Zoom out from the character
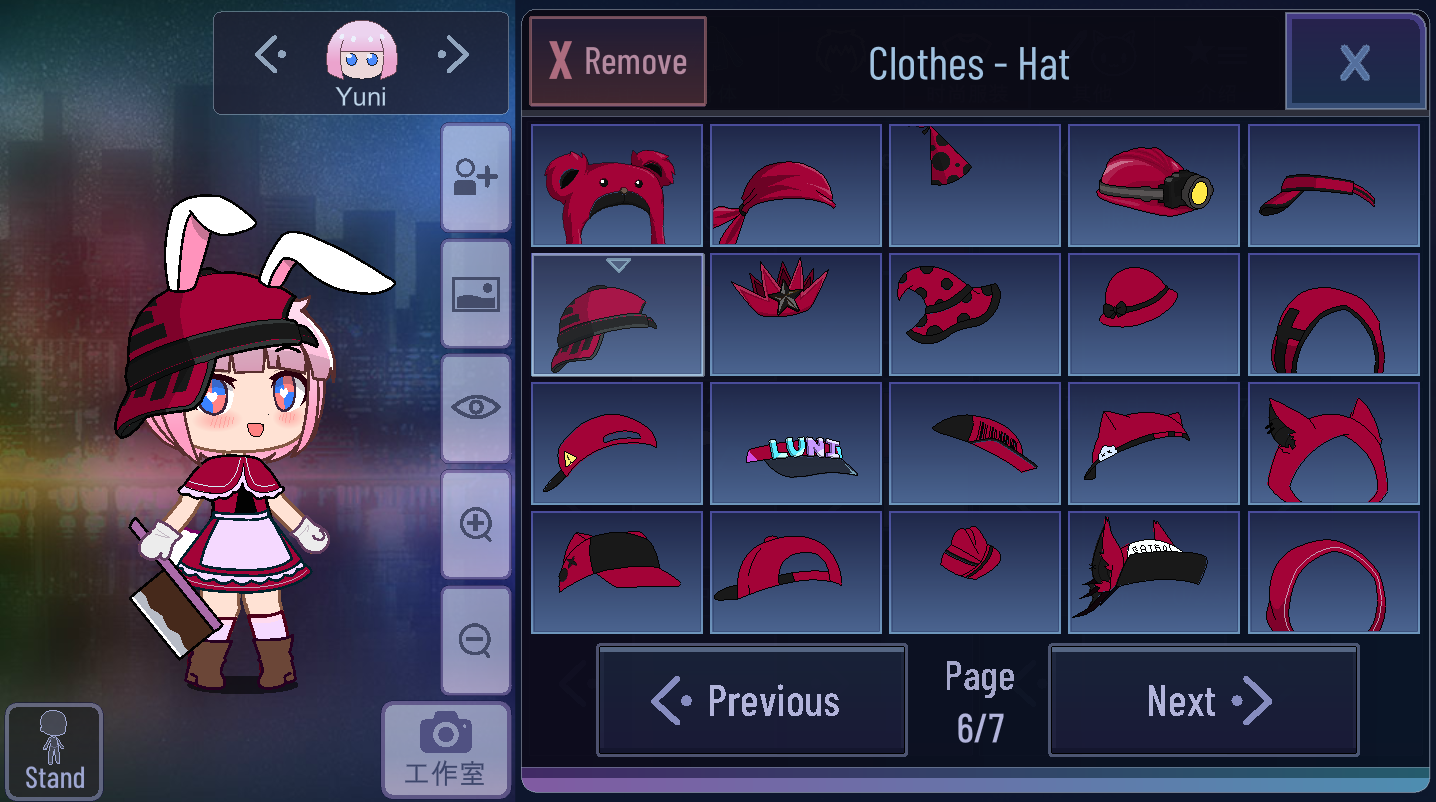This screenshot has width=1436, height=802. [x=476, y=640]
